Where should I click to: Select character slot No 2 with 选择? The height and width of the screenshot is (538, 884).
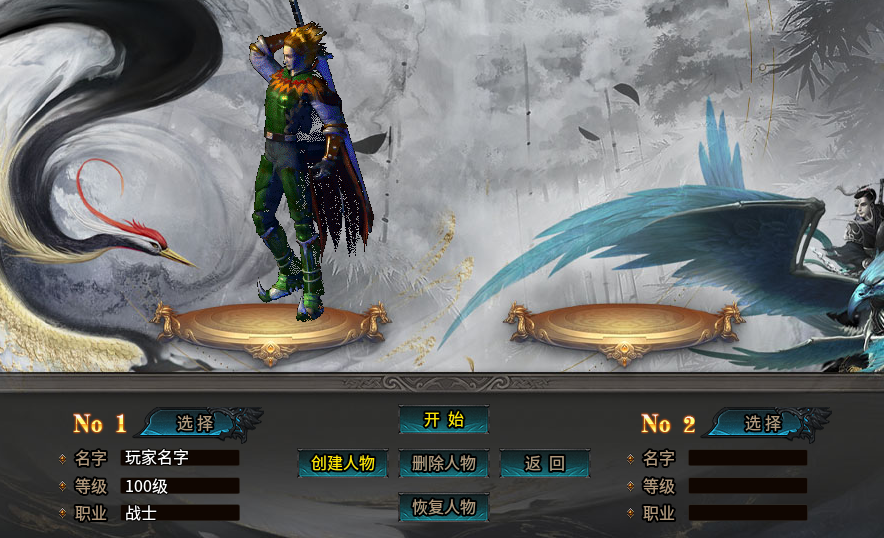pyautogui.click(x=762, y=423)
